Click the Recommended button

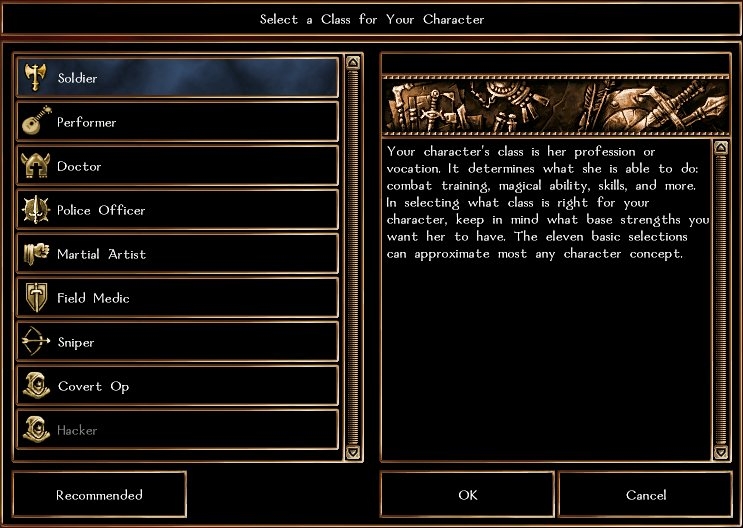(x=99, y=495)
